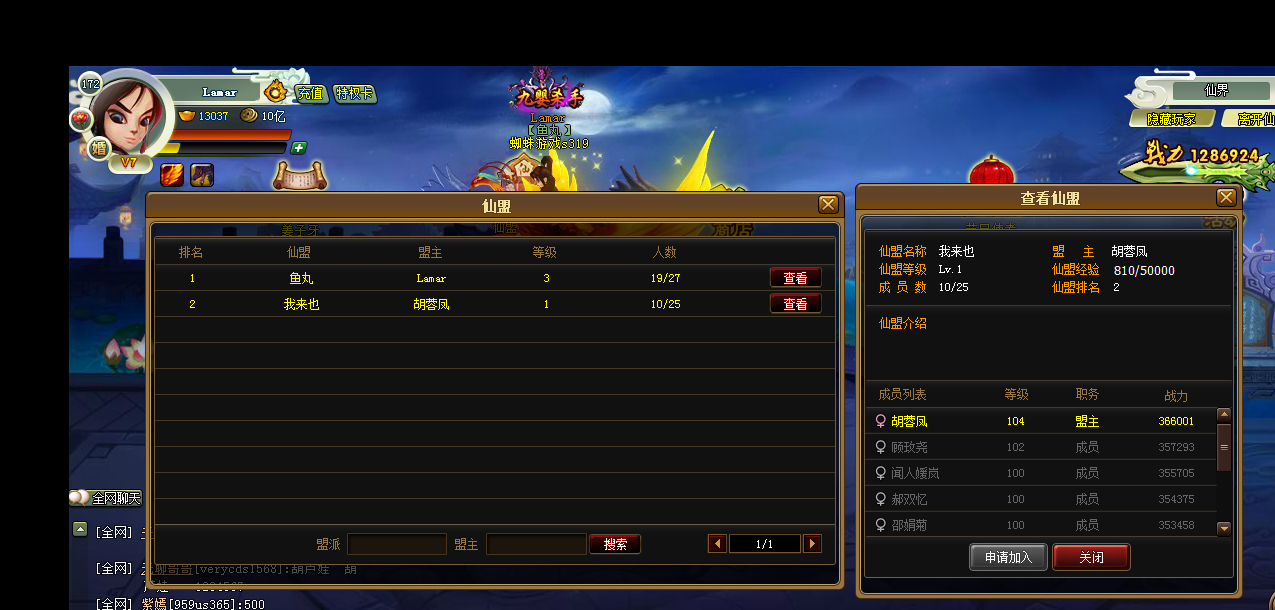Focus the 盟主 leader search field
Image resolution: width=1275 pixels, height=610 pixels.
(x=535, y=544)
